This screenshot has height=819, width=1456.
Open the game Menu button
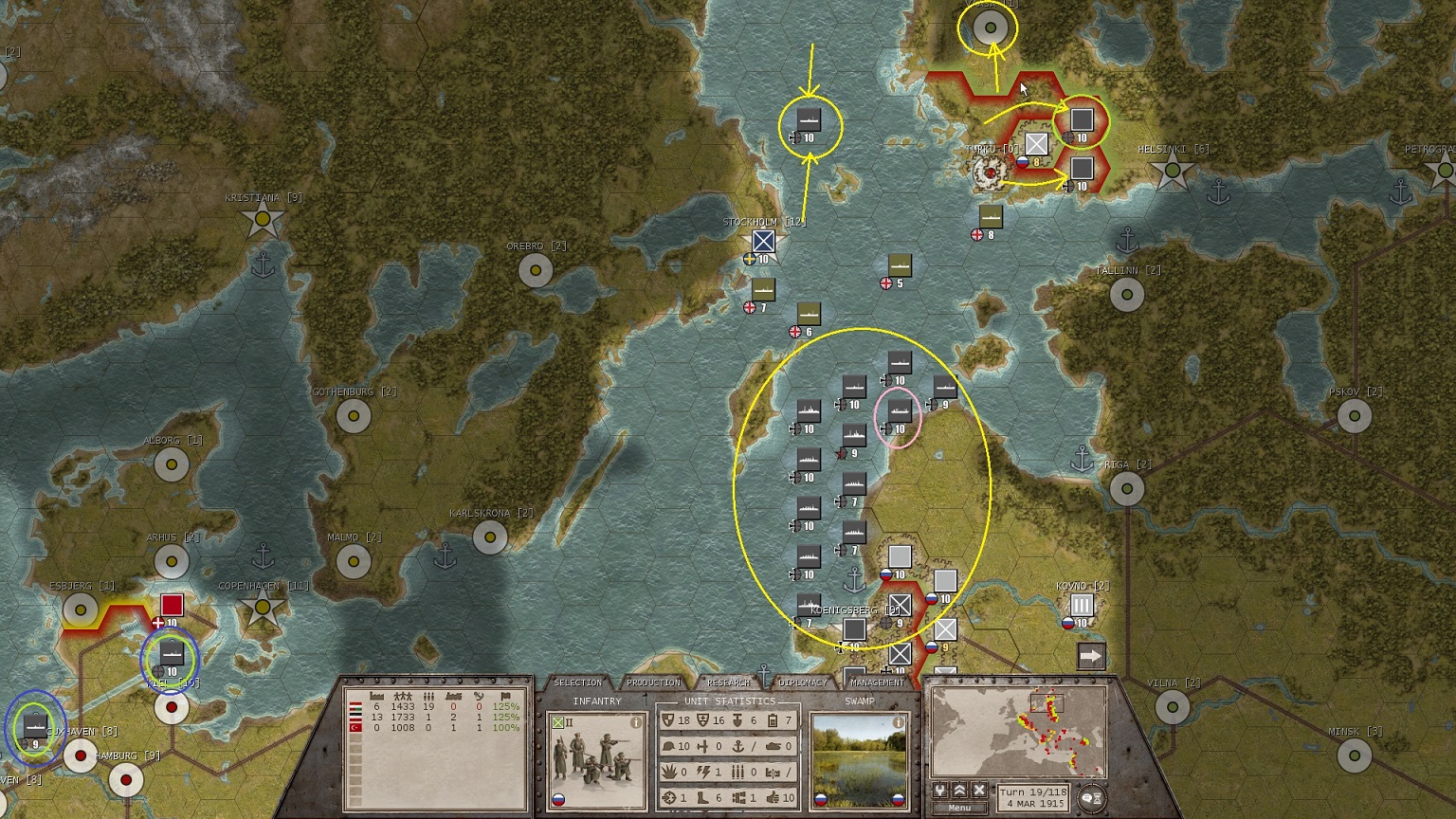959,808
